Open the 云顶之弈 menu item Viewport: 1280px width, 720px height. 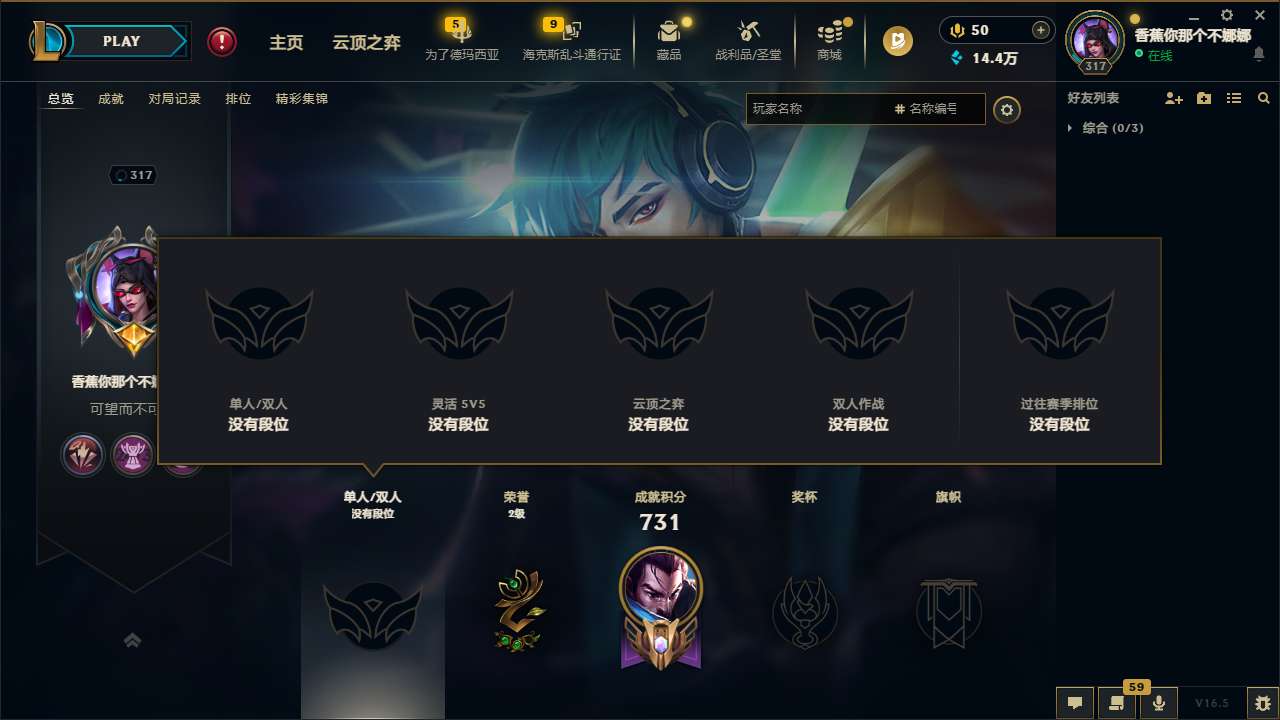point(366,42)
